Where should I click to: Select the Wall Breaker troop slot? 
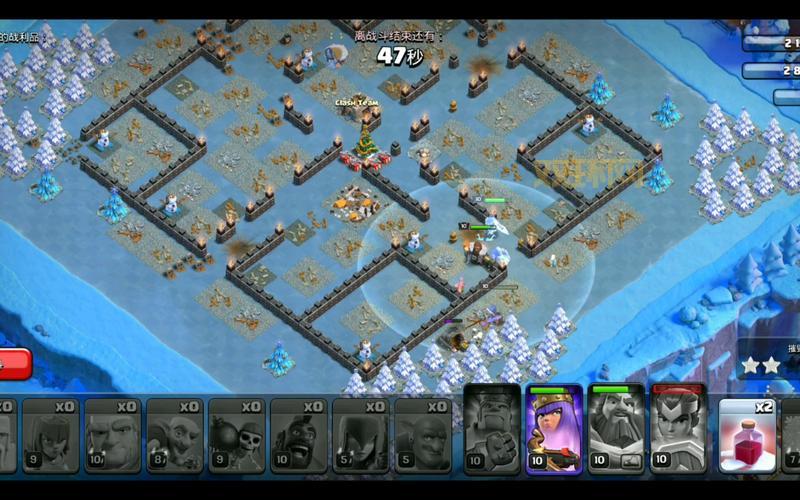(x=237, y=434)
